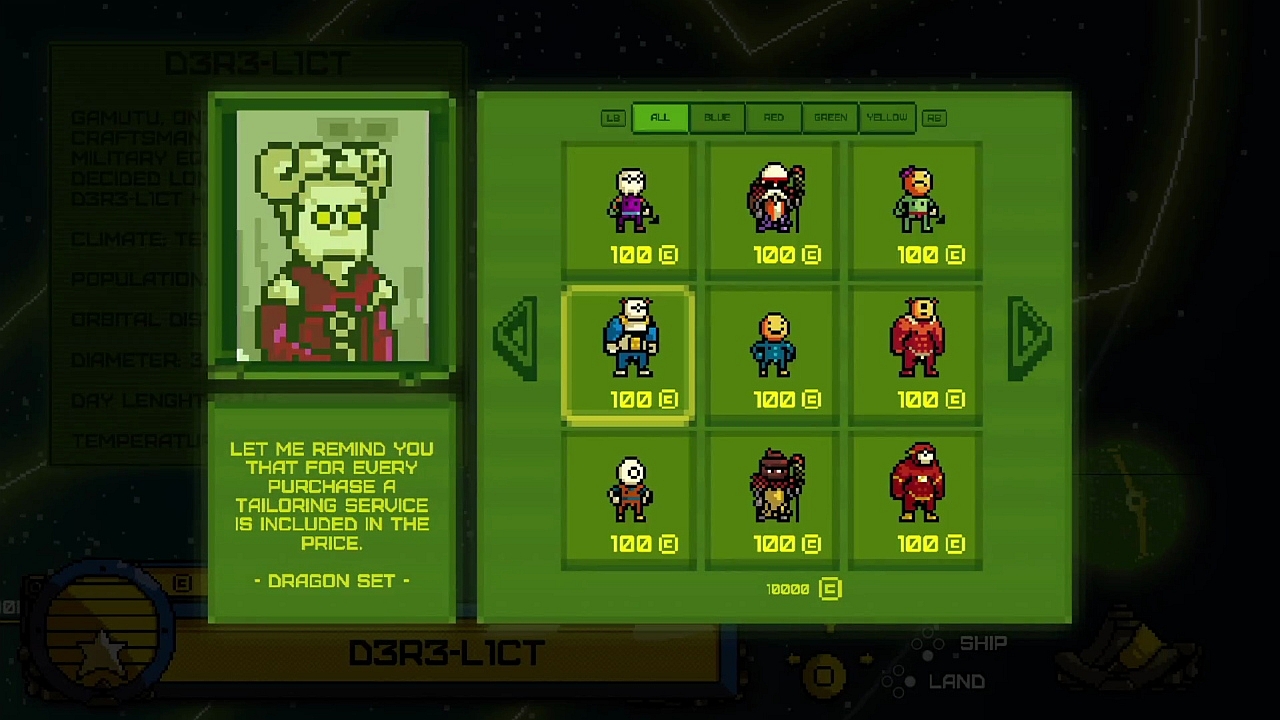Toggle the GREEN color filter

830,117
